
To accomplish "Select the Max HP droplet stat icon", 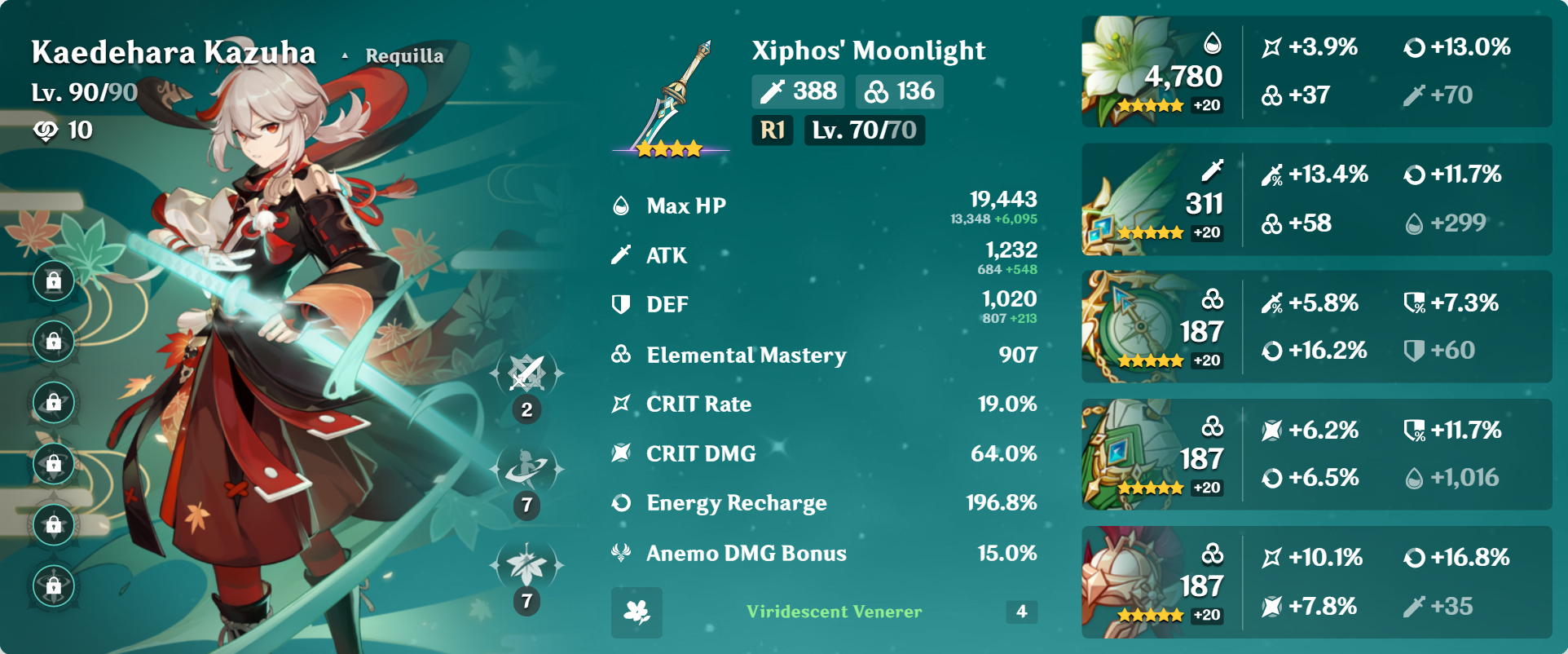I will (621, 205).
